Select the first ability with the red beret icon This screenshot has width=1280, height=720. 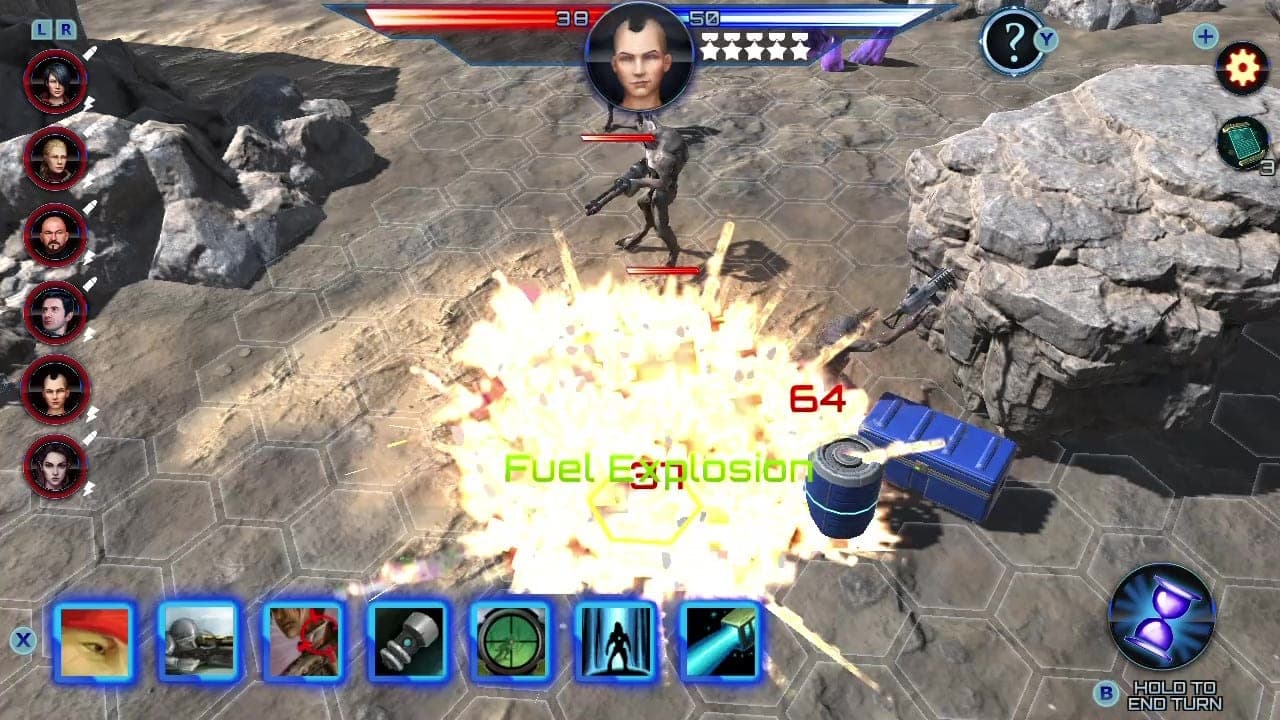pyautogui.click(x=97, y=641)
